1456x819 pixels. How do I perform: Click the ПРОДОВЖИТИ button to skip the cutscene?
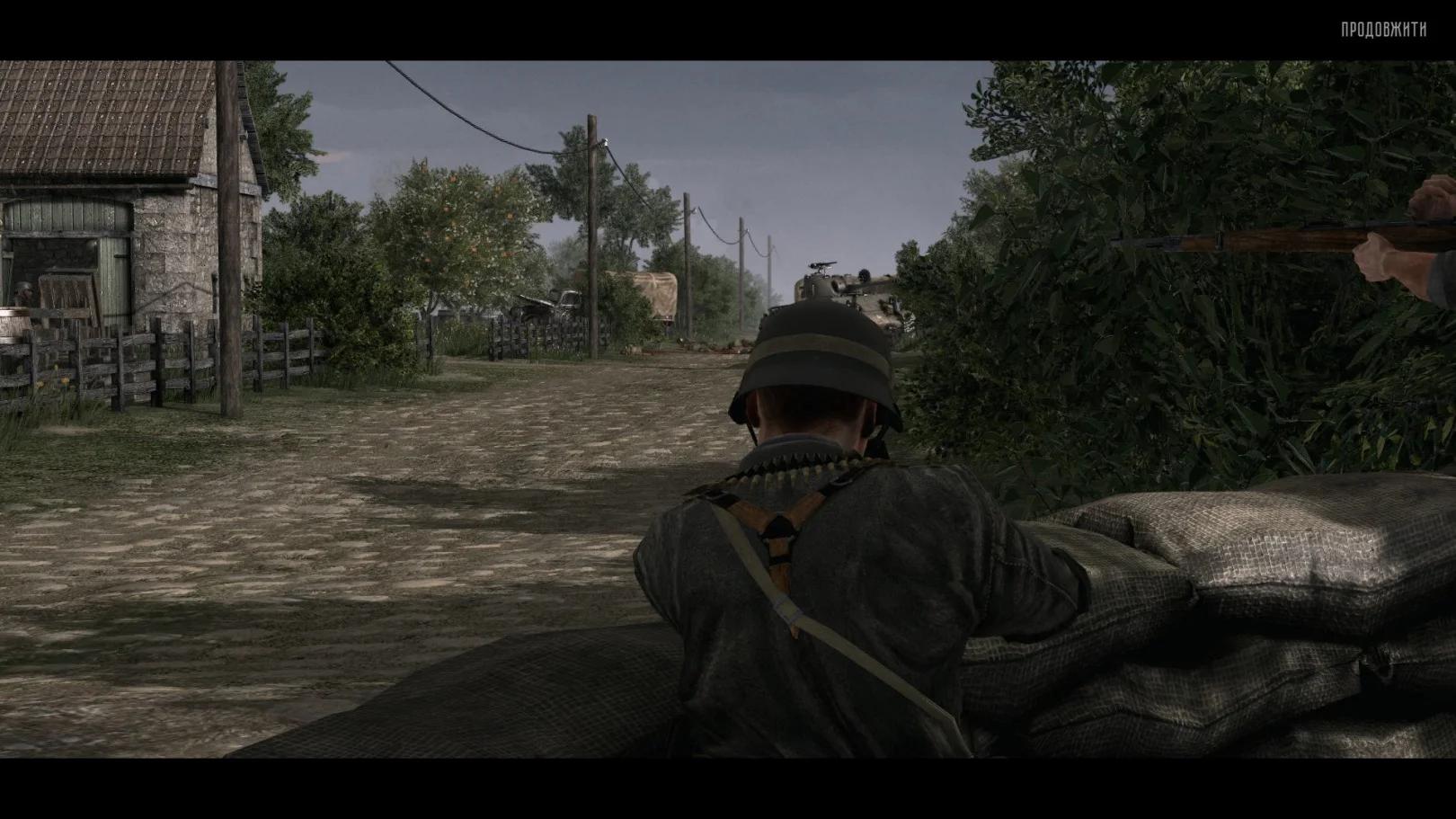tap(1382, 31)
